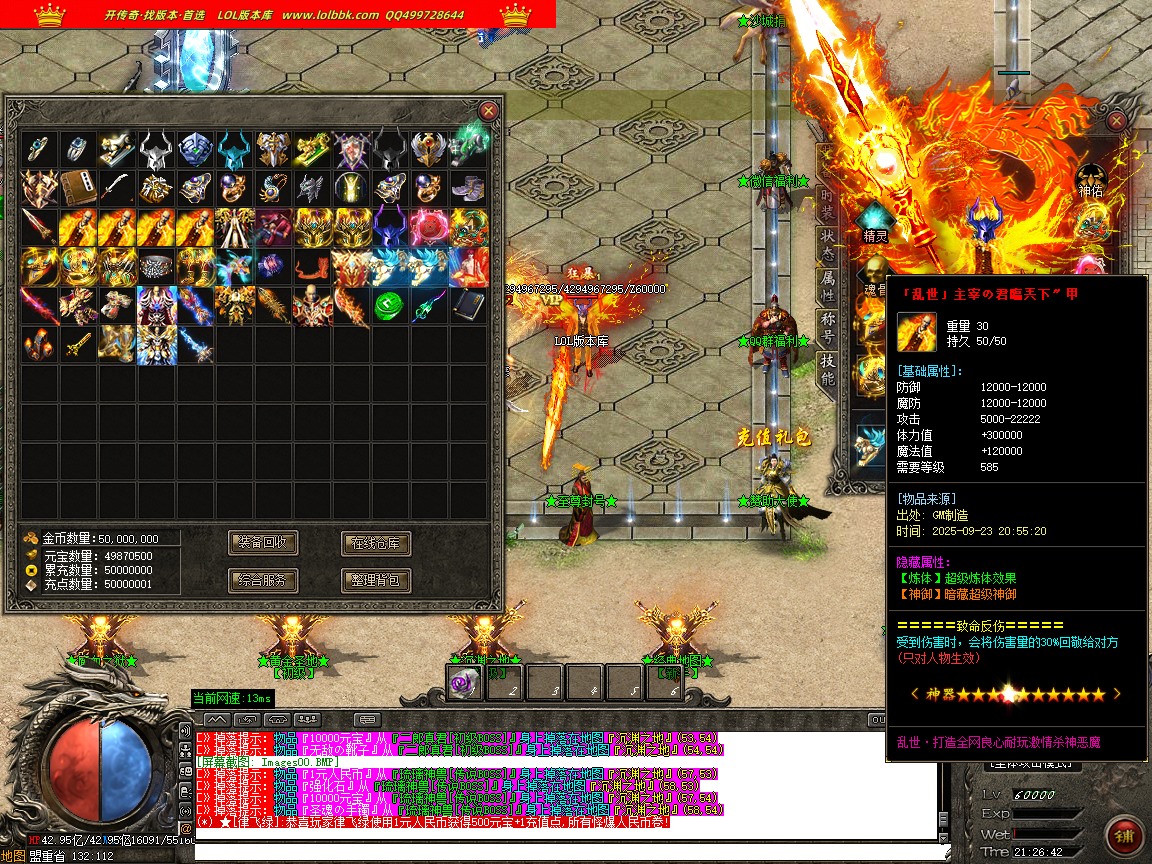Image resolution: width=1152 pixels, height=864 pixels.
Task: Use the purple rose item in hotbar
Action: coord(464,682)
